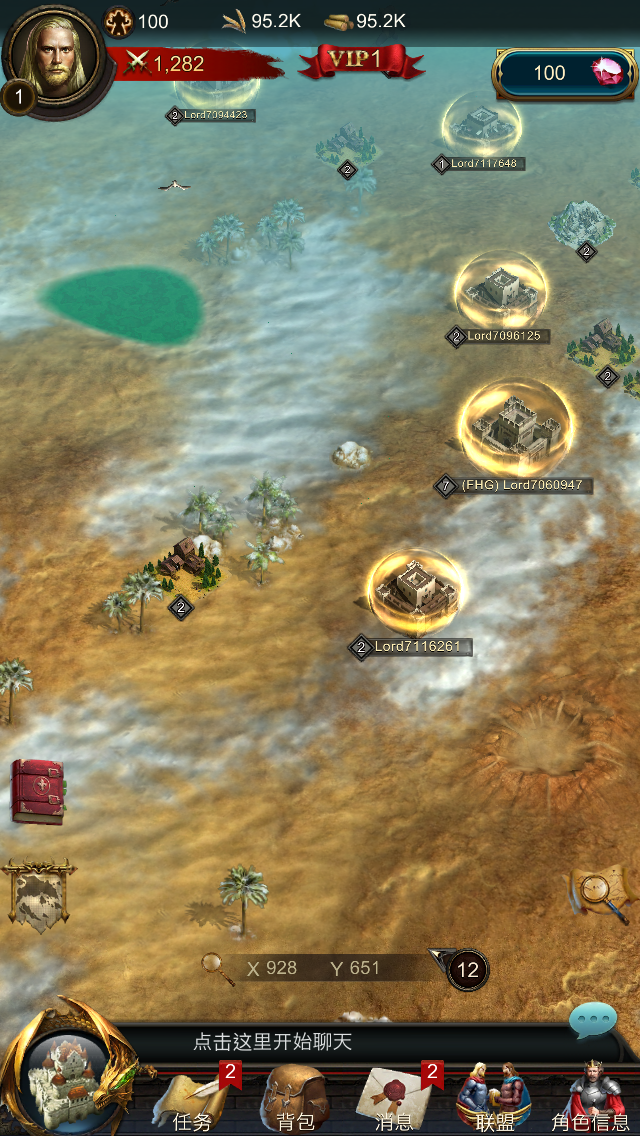
Task: Open the 联盟 alliance menu
Action: tap(494, 1098)
